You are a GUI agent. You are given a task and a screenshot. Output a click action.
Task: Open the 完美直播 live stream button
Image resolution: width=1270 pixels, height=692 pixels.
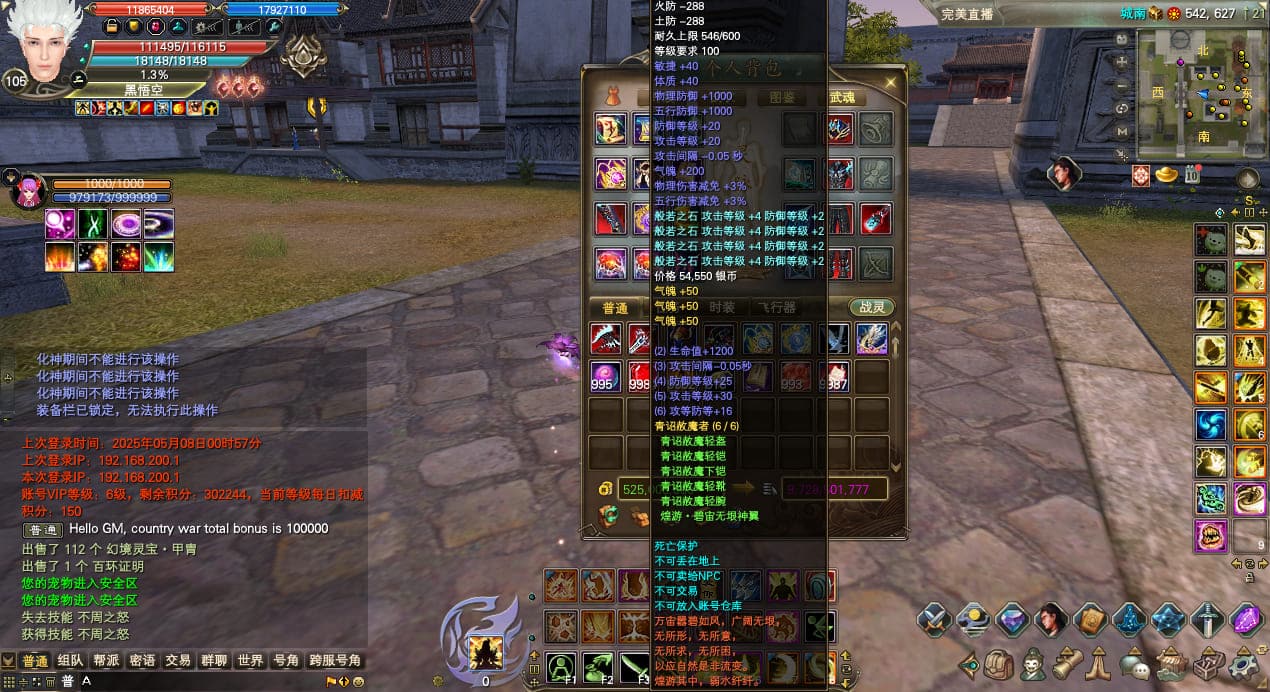coord(967,14)
